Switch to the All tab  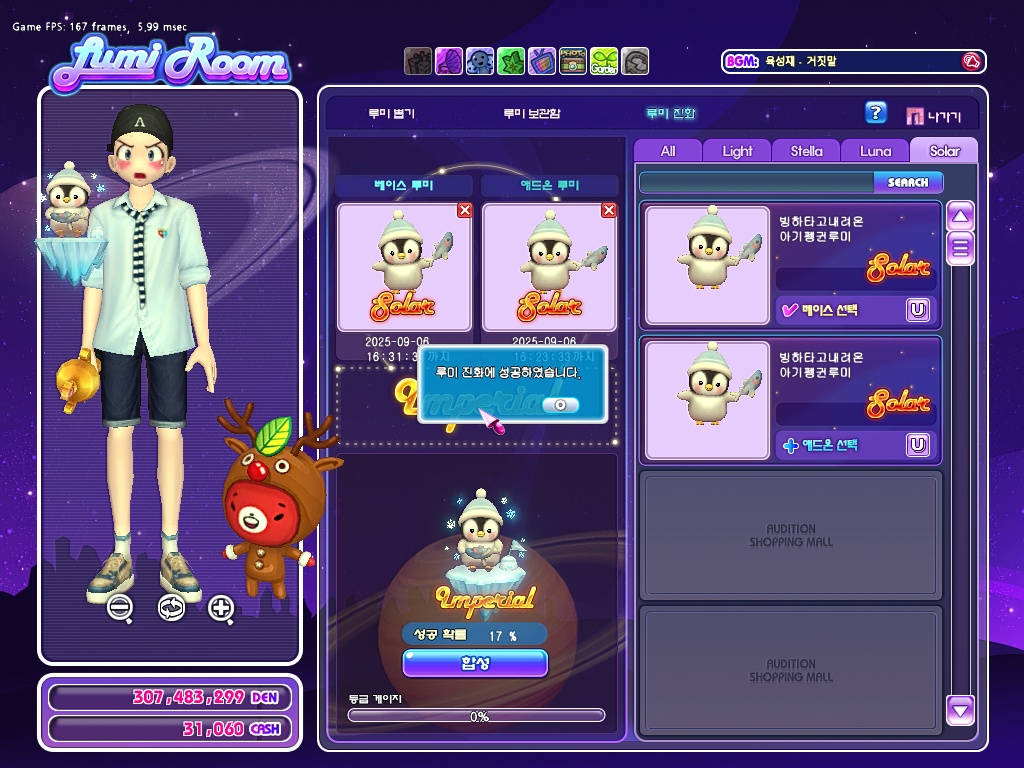[668, 151]
